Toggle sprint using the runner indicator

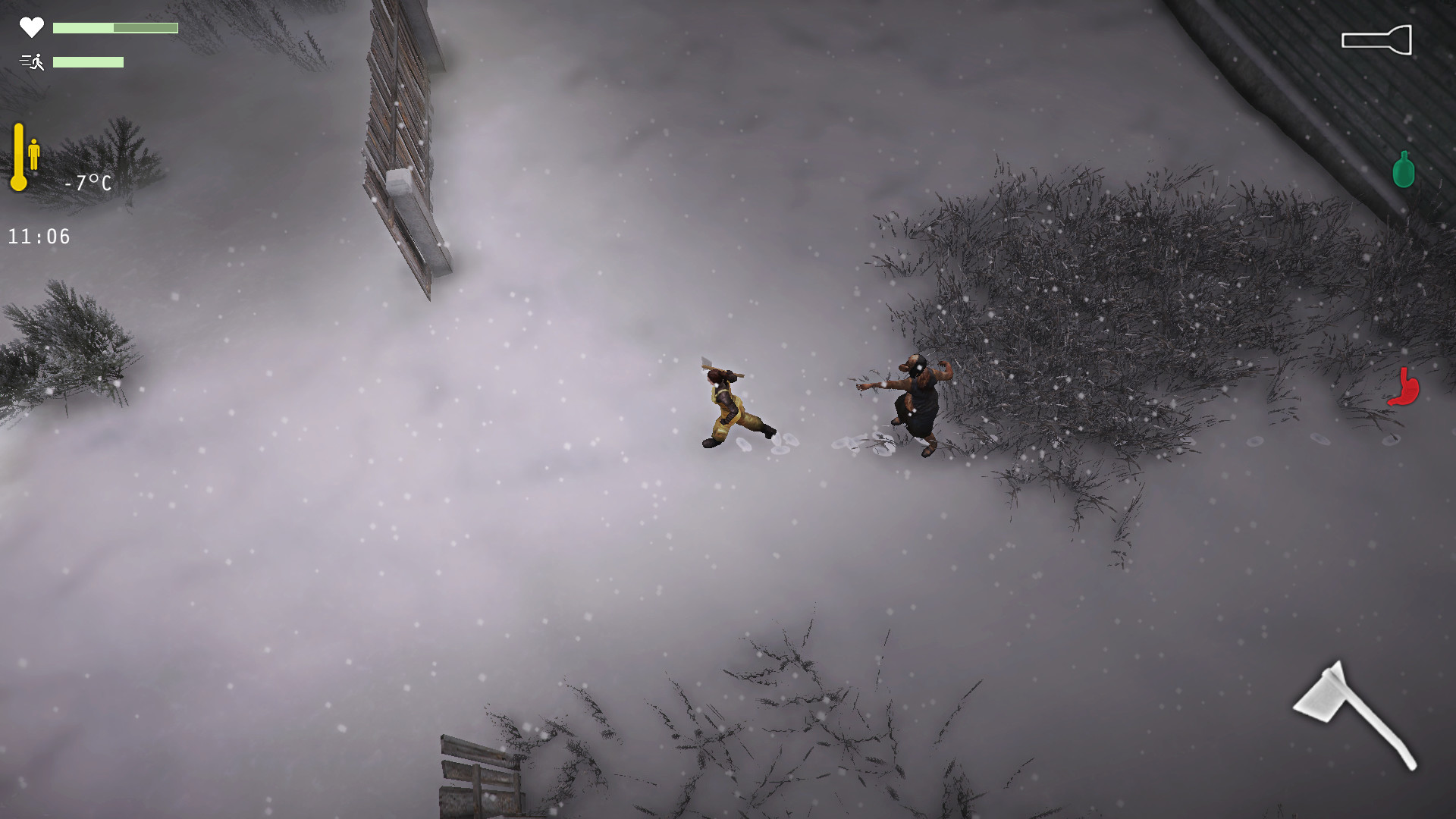coord(30,62)
